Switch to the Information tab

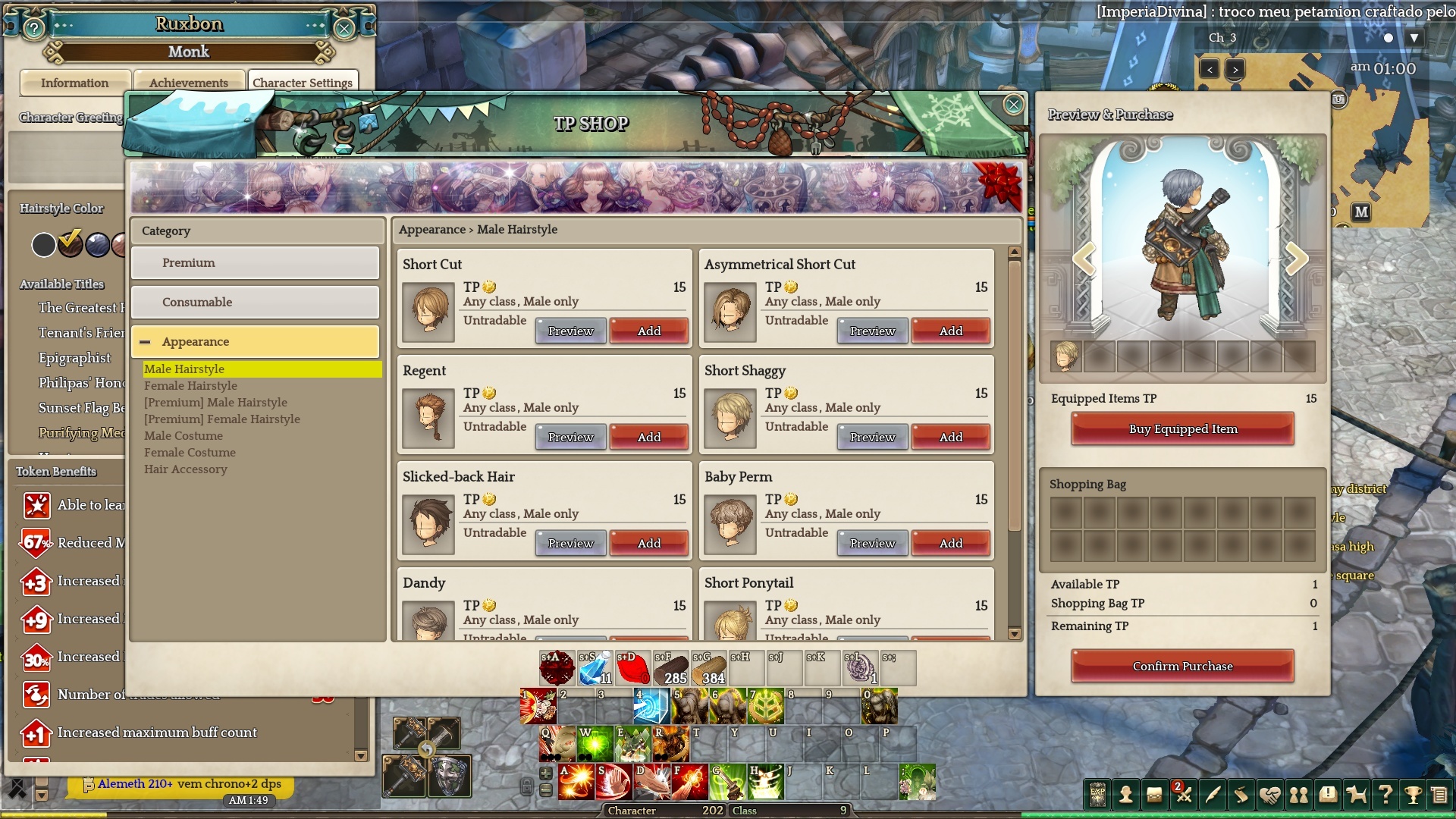click(74, 83)
